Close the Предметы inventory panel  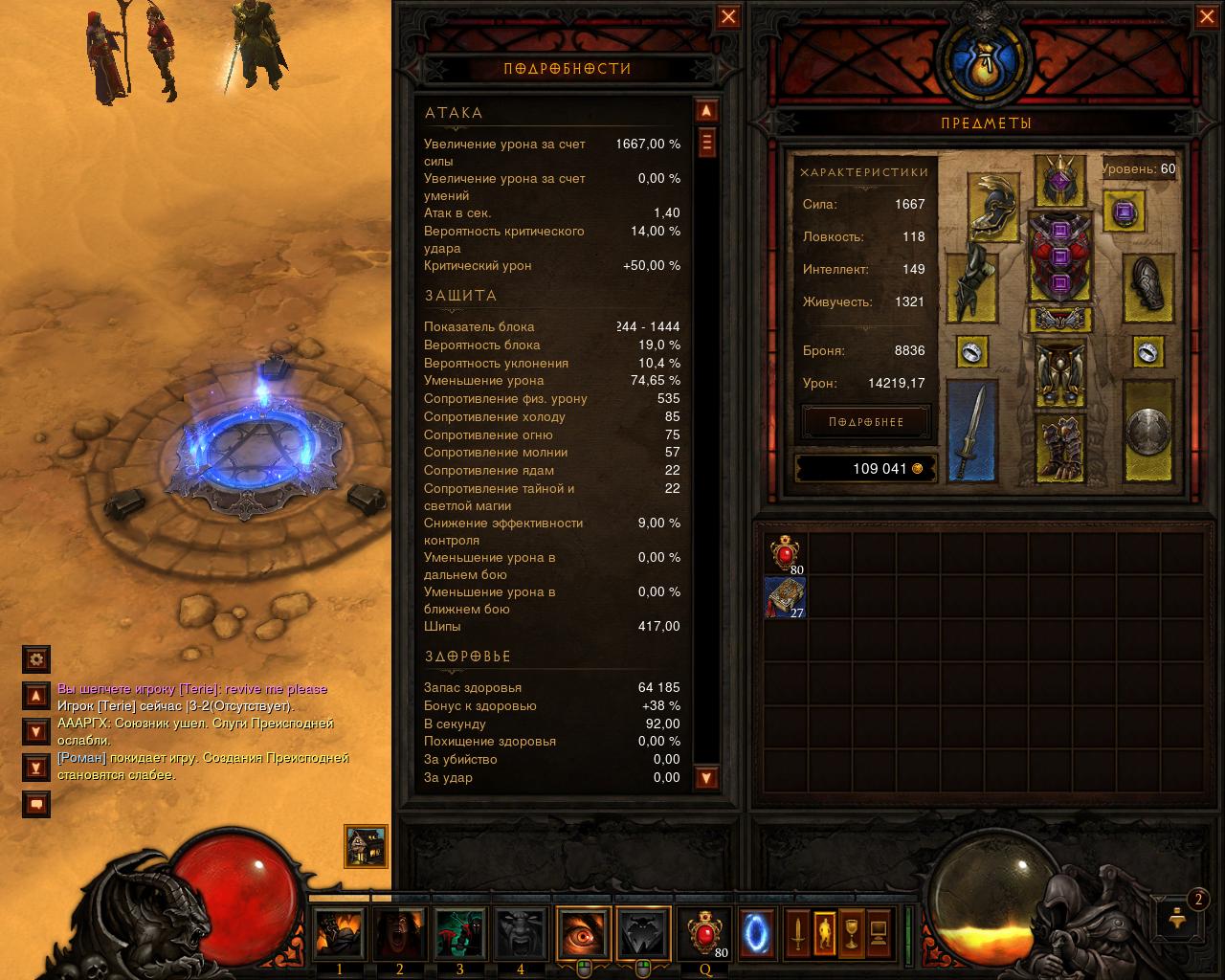[1207, 17]
